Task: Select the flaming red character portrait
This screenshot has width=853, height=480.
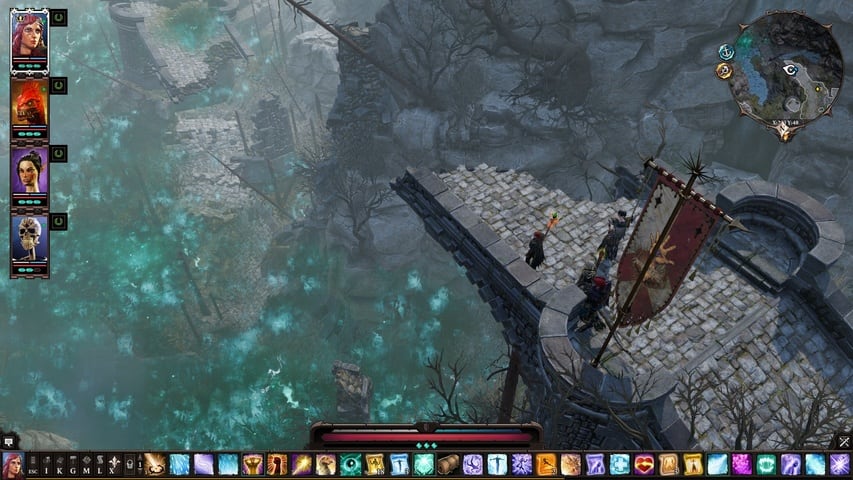Action: tap(28, 104)
